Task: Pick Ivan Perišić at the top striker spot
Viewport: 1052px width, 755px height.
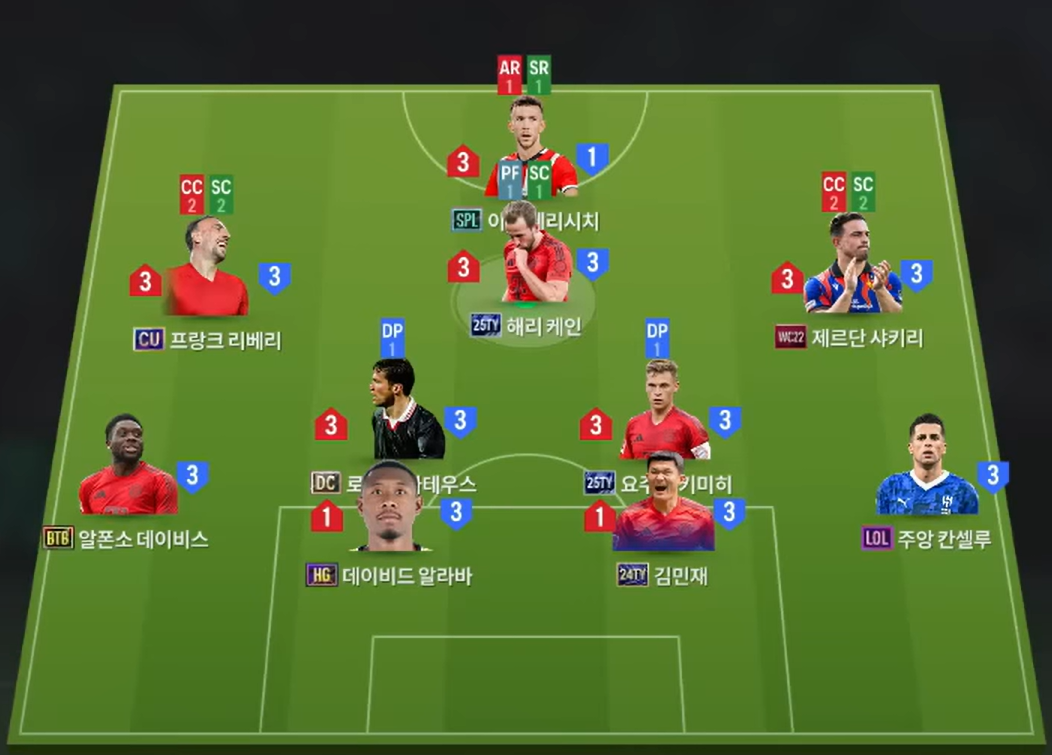Action: (528, 140)
